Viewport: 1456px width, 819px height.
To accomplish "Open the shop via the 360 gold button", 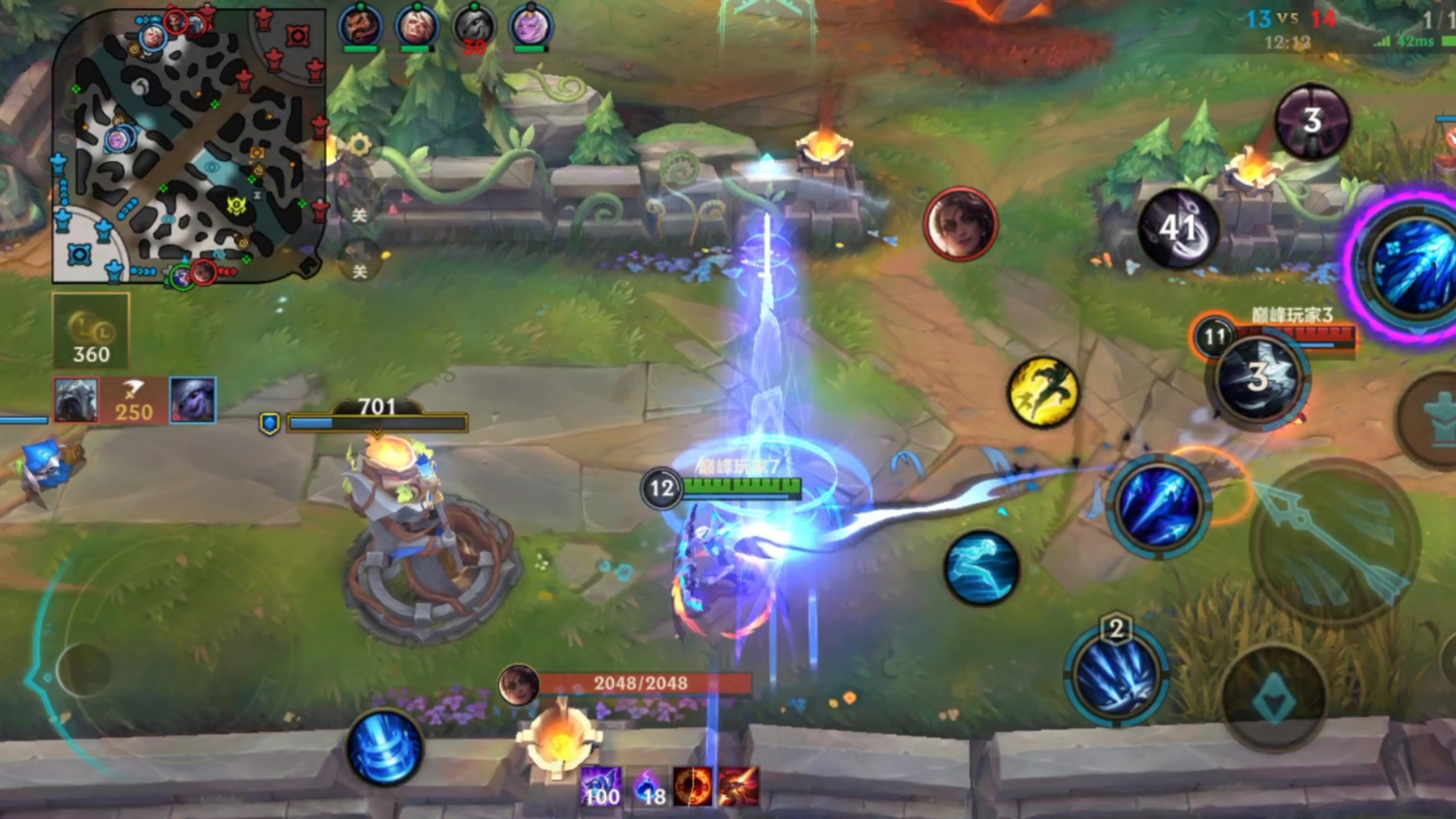I will tap(91, 332).
